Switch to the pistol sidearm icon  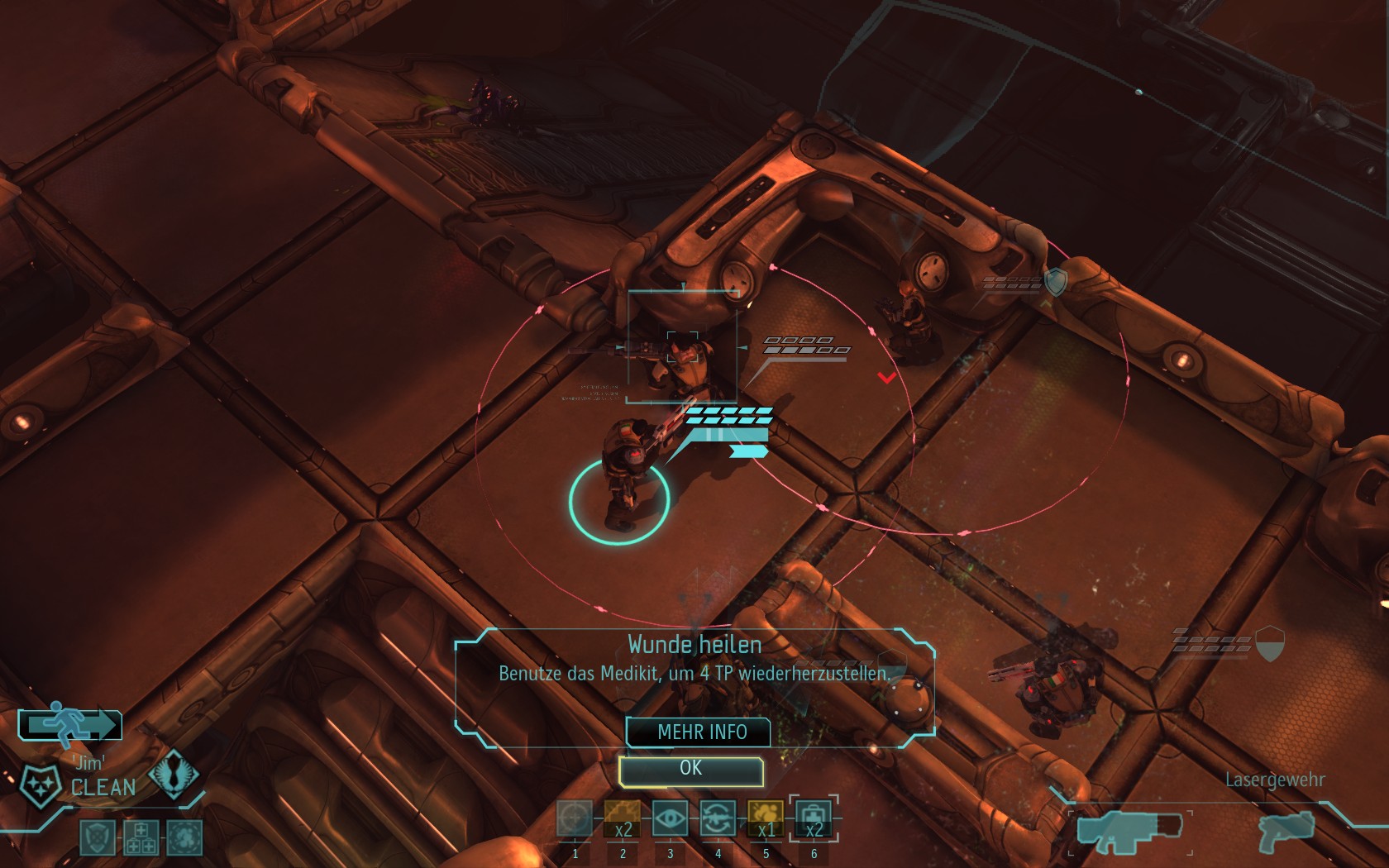[1286, 831]
